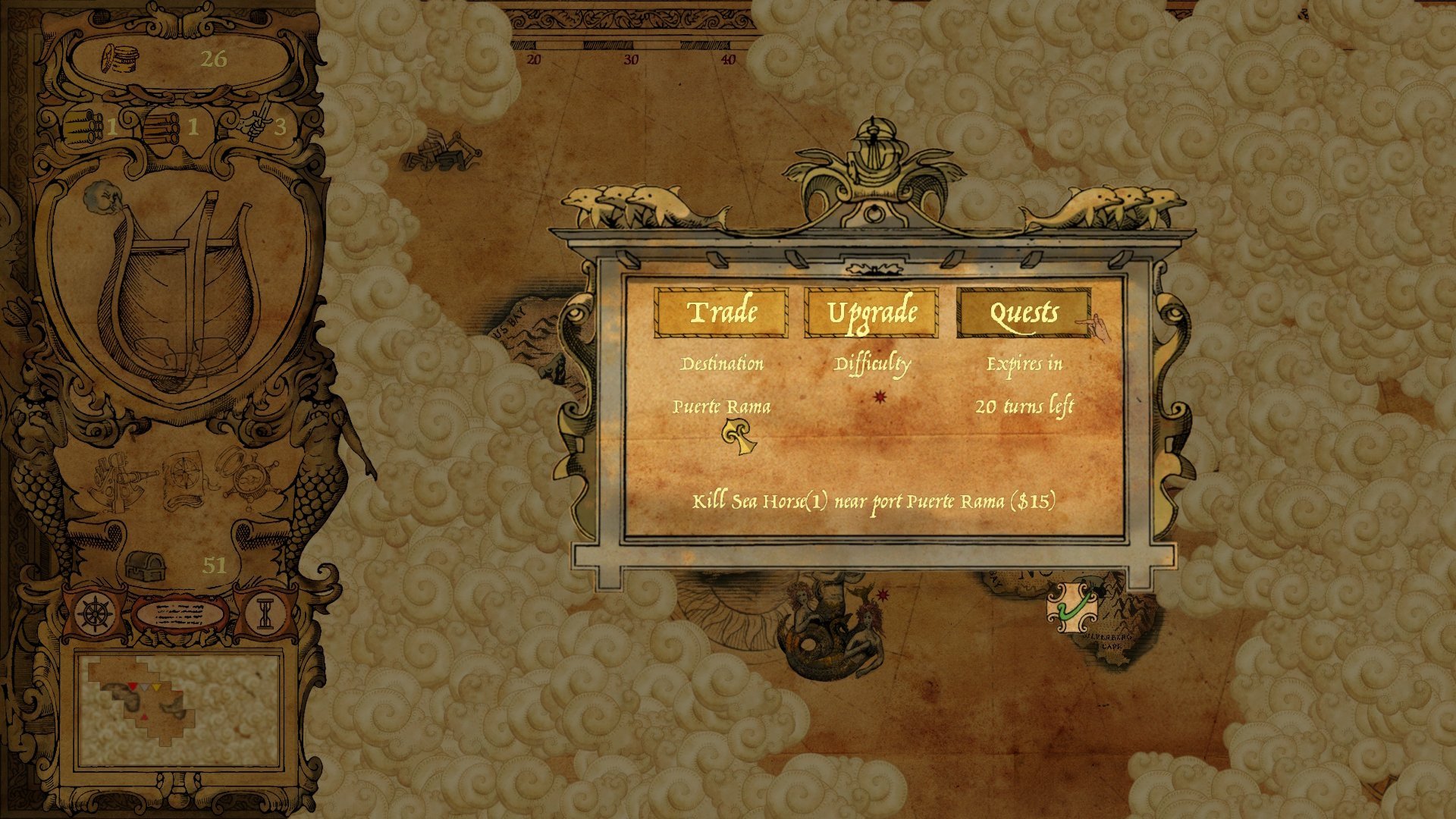Open the Trade tab
Image resolution: width=1456 pixels, height=819 pixels.
[721, 312]
